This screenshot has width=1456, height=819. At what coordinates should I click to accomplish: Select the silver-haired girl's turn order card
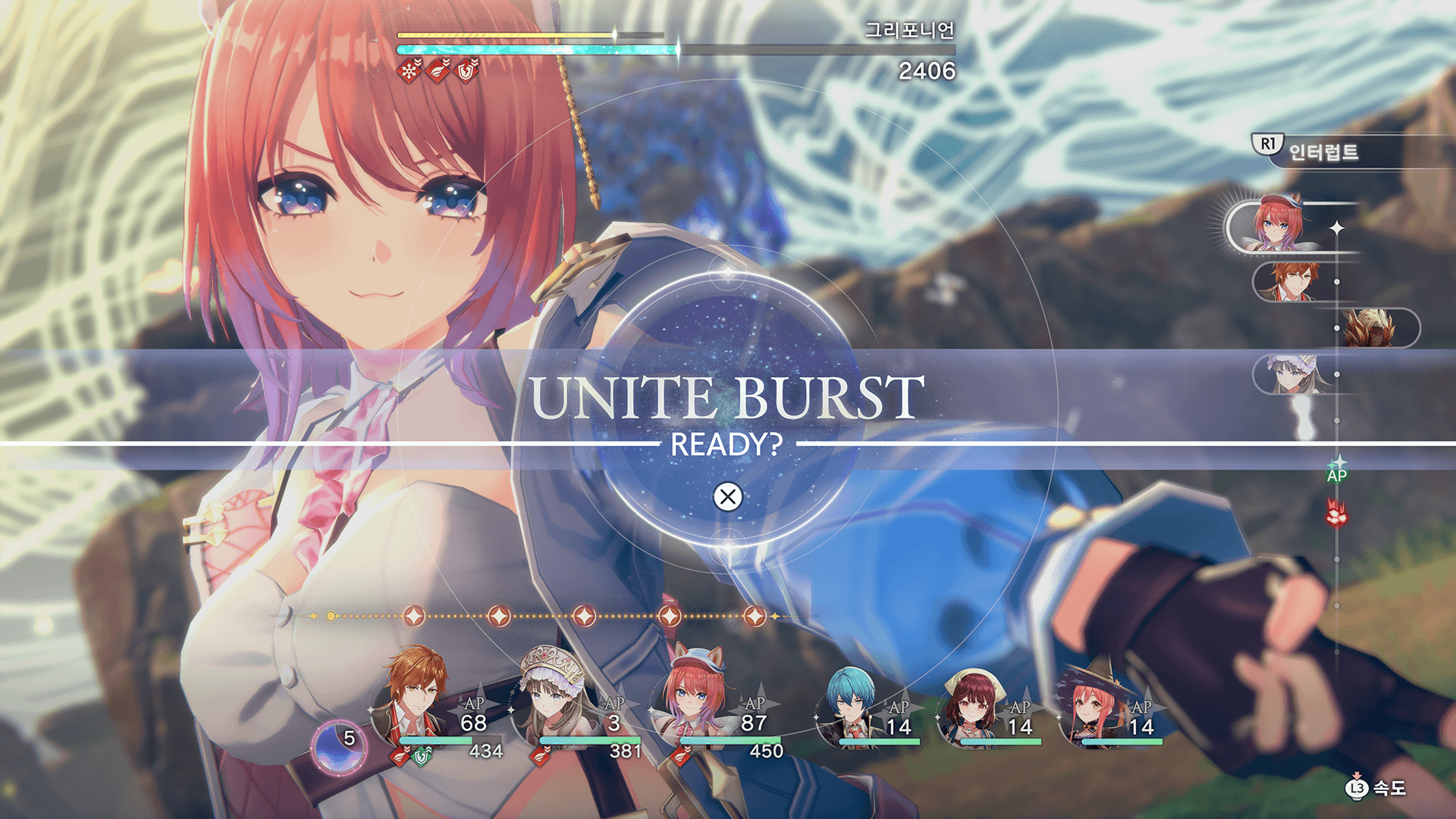coord(1289,375)
